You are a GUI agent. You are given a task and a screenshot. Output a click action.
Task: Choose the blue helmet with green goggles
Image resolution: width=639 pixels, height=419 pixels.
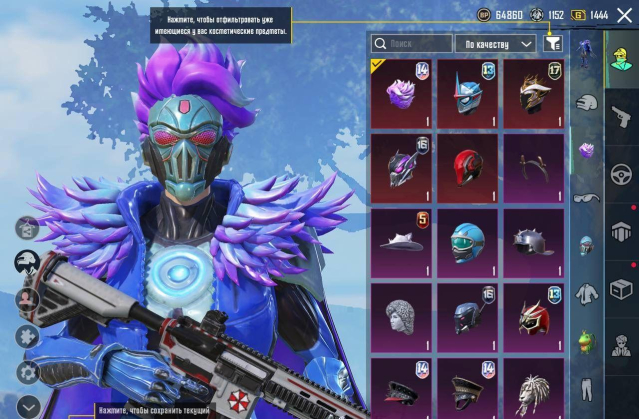(x=467, y=242)
